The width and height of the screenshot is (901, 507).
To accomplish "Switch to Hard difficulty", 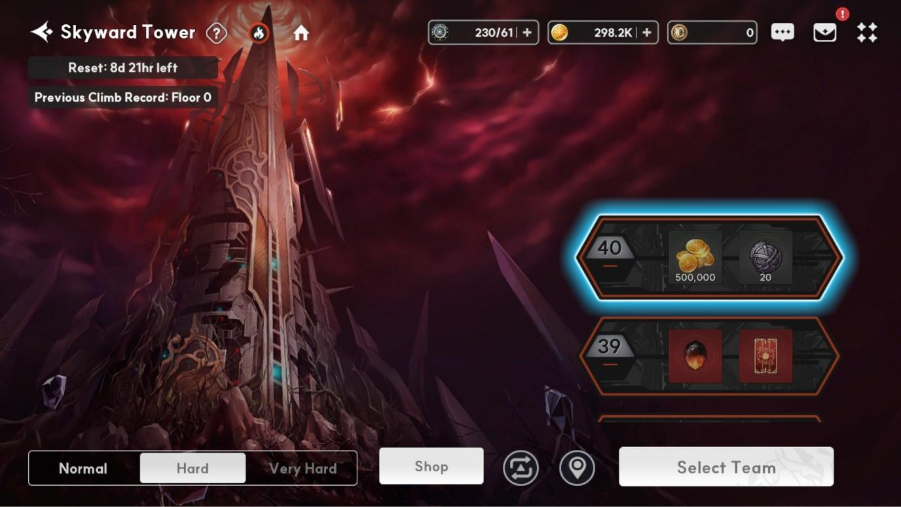I will pos(192,468).
